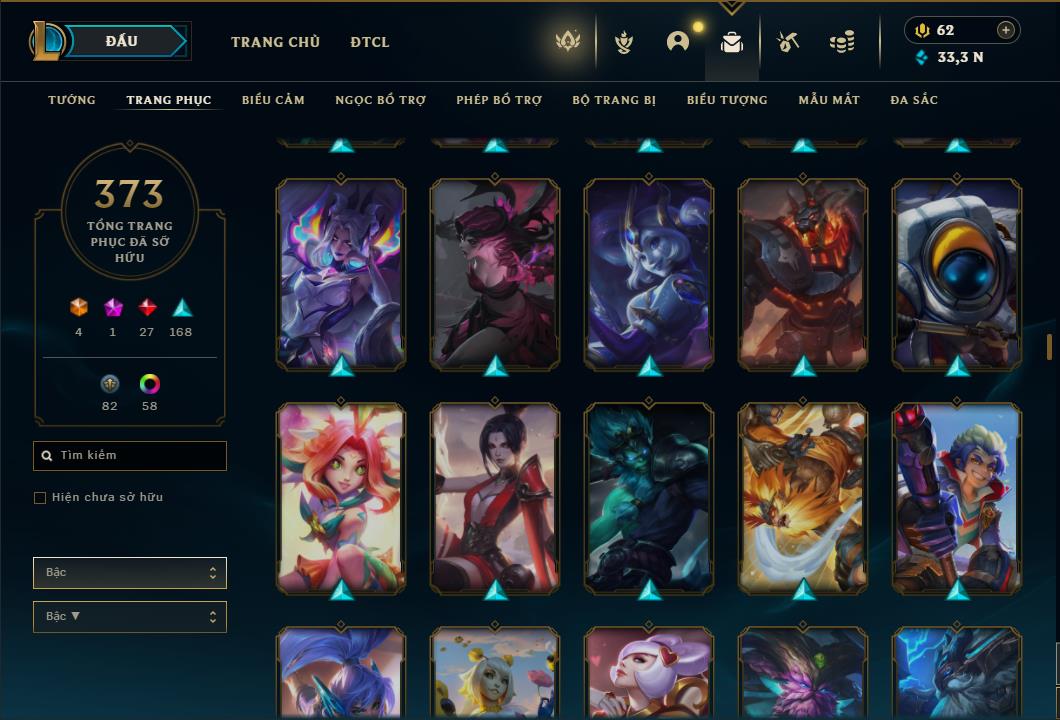Switch to the ĐA SẮC tab
This screenshot has height=720, width=1060.
pyautogui.click(x=914, y=100)
